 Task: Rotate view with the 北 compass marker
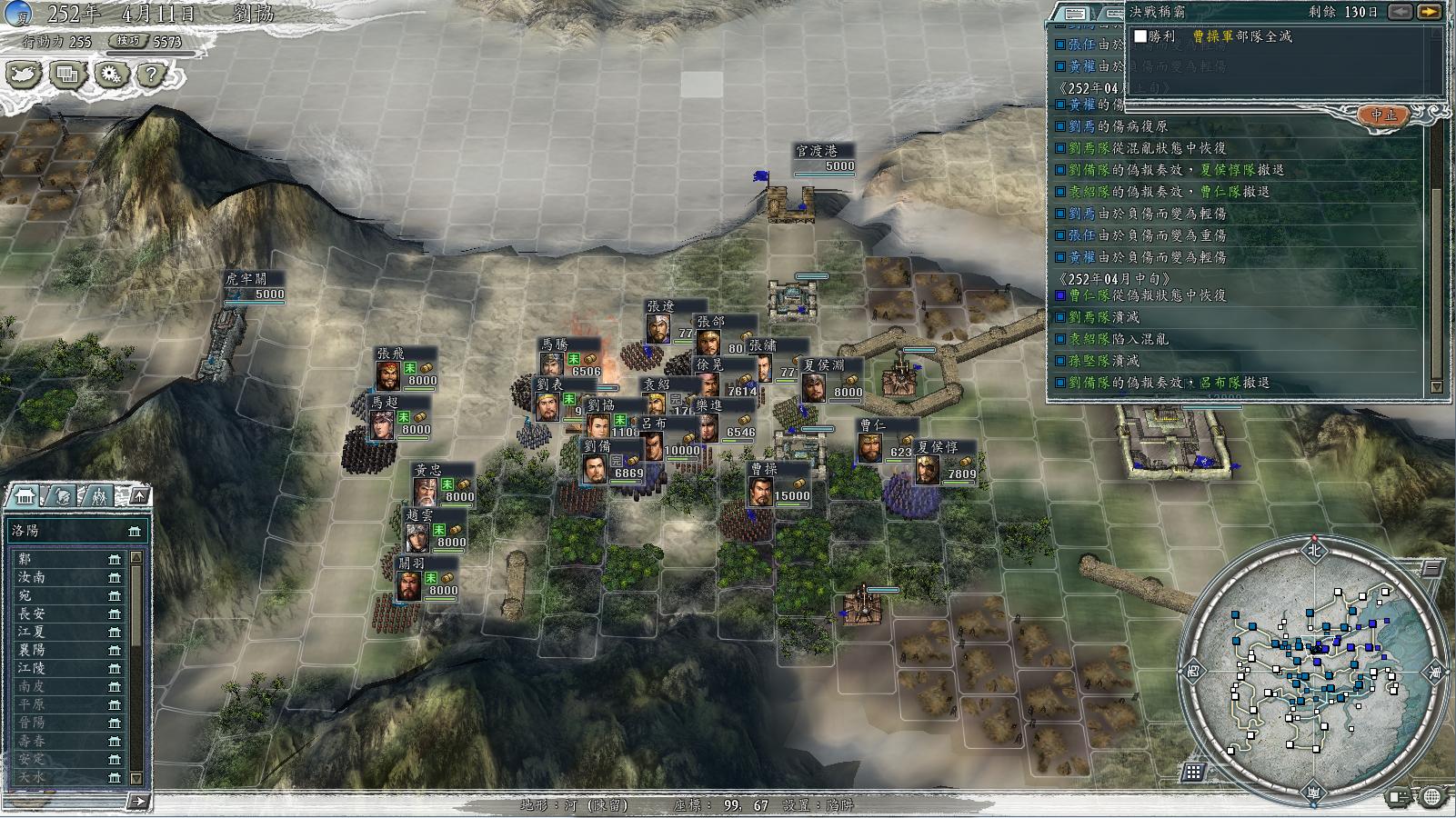1312,550
